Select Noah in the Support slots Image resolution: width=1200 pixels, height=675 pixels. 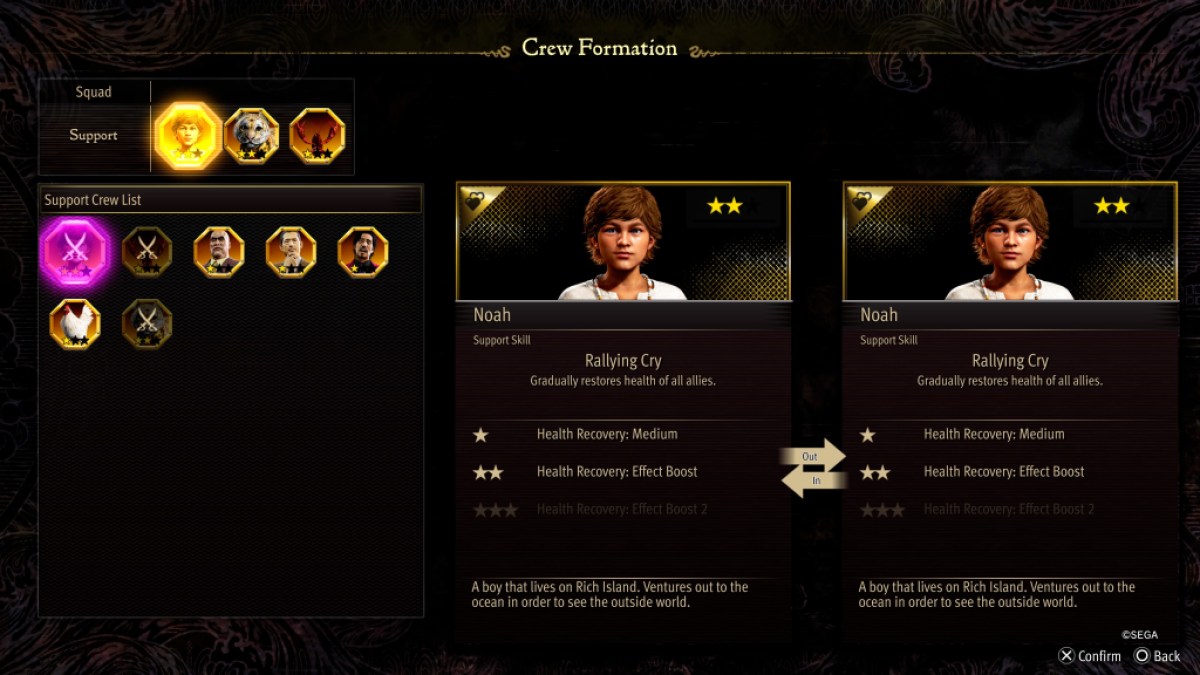(189, 136)
